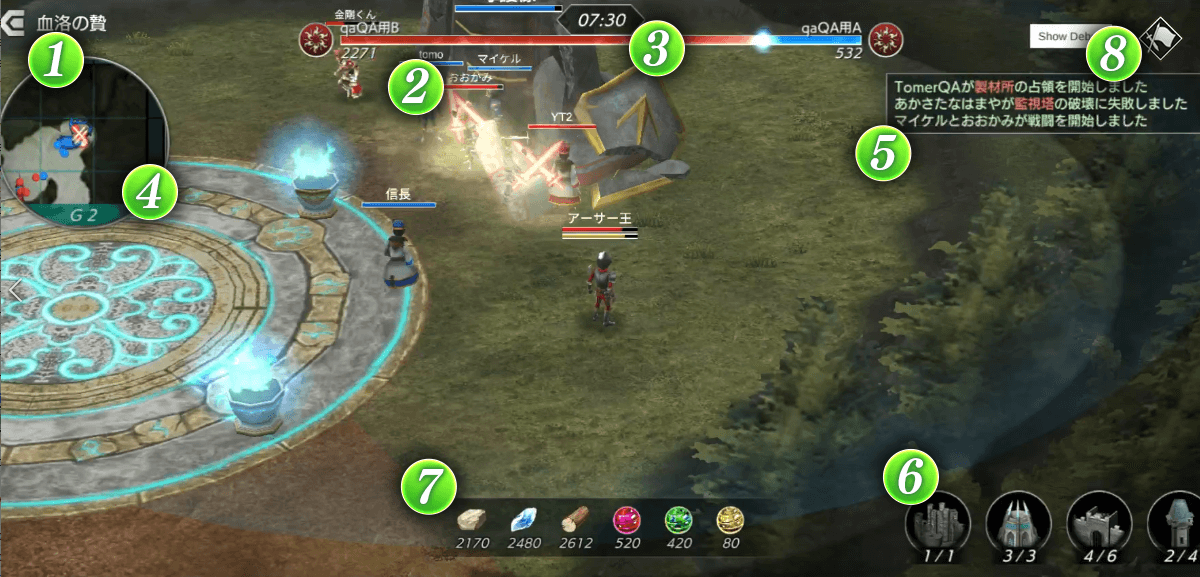This screenshot has width=1200, height=577.
Task: Open the battle log message panel
Action: [x=1040, y=104]
